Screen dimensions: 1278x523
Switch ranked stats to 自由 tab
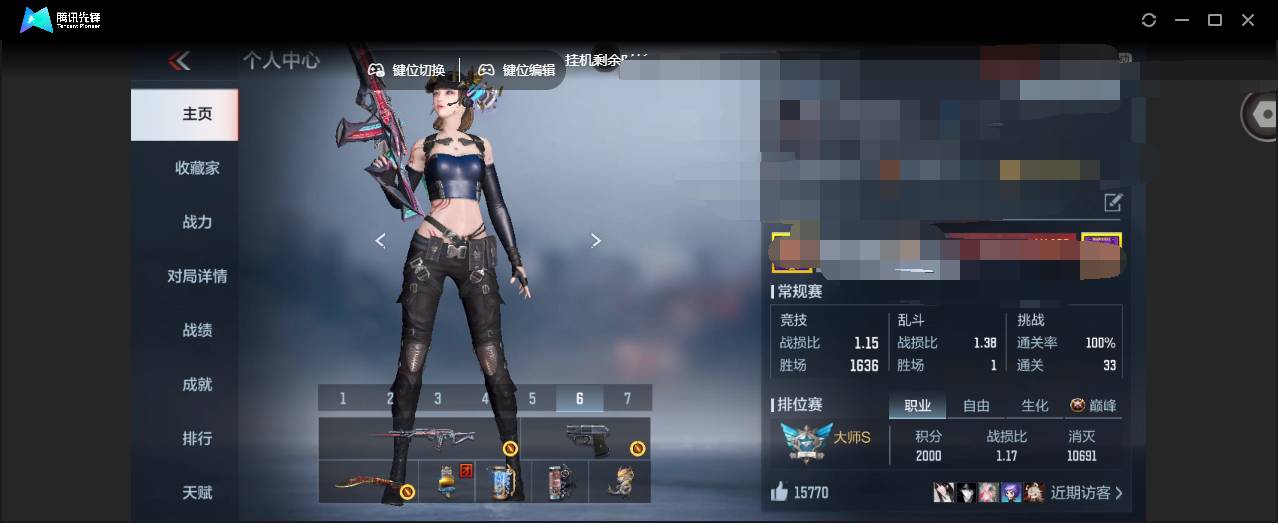point(976,405)
